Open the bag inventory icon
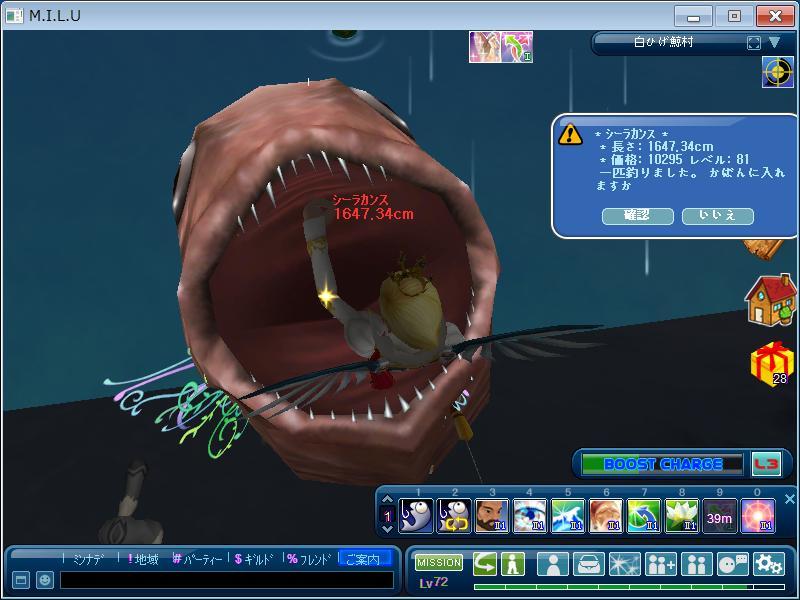 click(x=589, y=564)
